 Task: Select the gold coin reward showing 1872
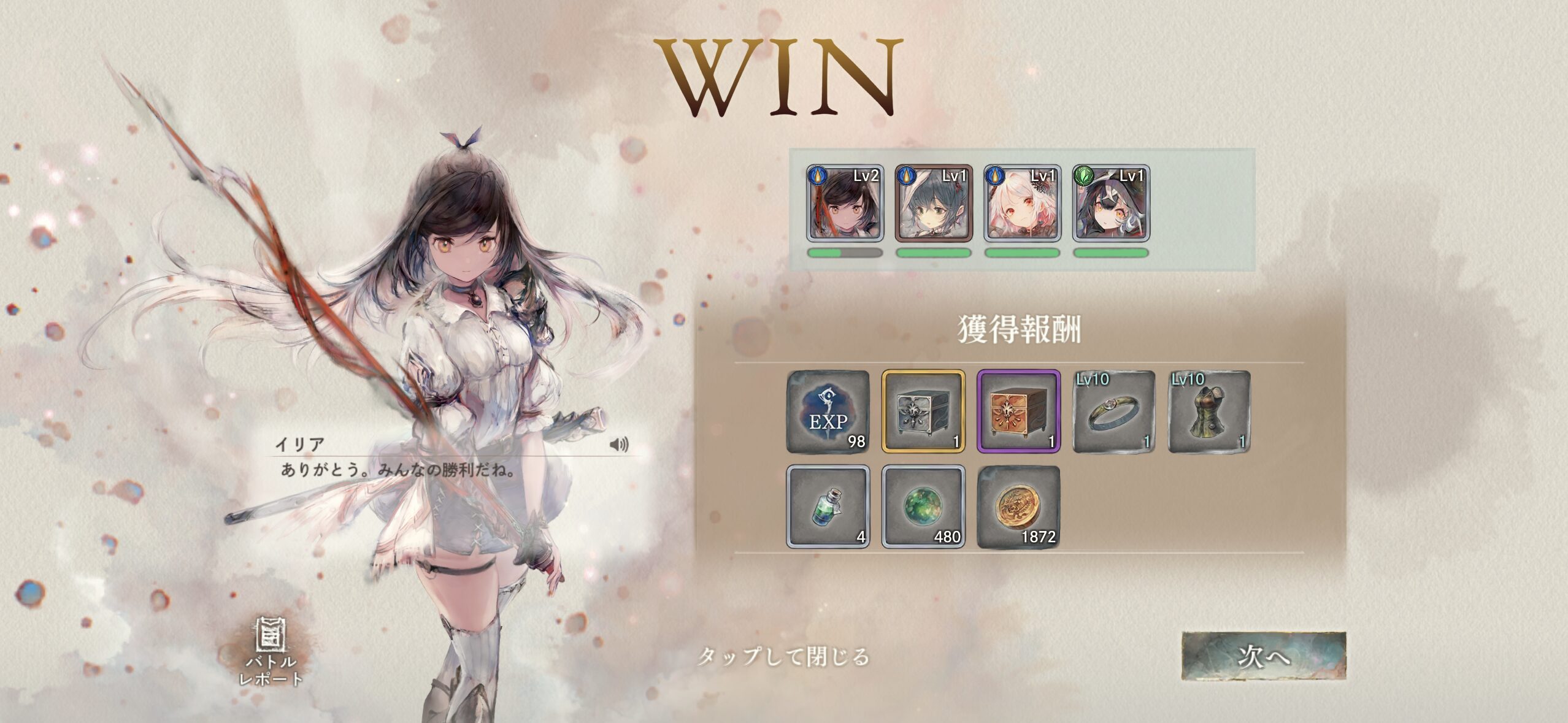[x=1018, y=507]
